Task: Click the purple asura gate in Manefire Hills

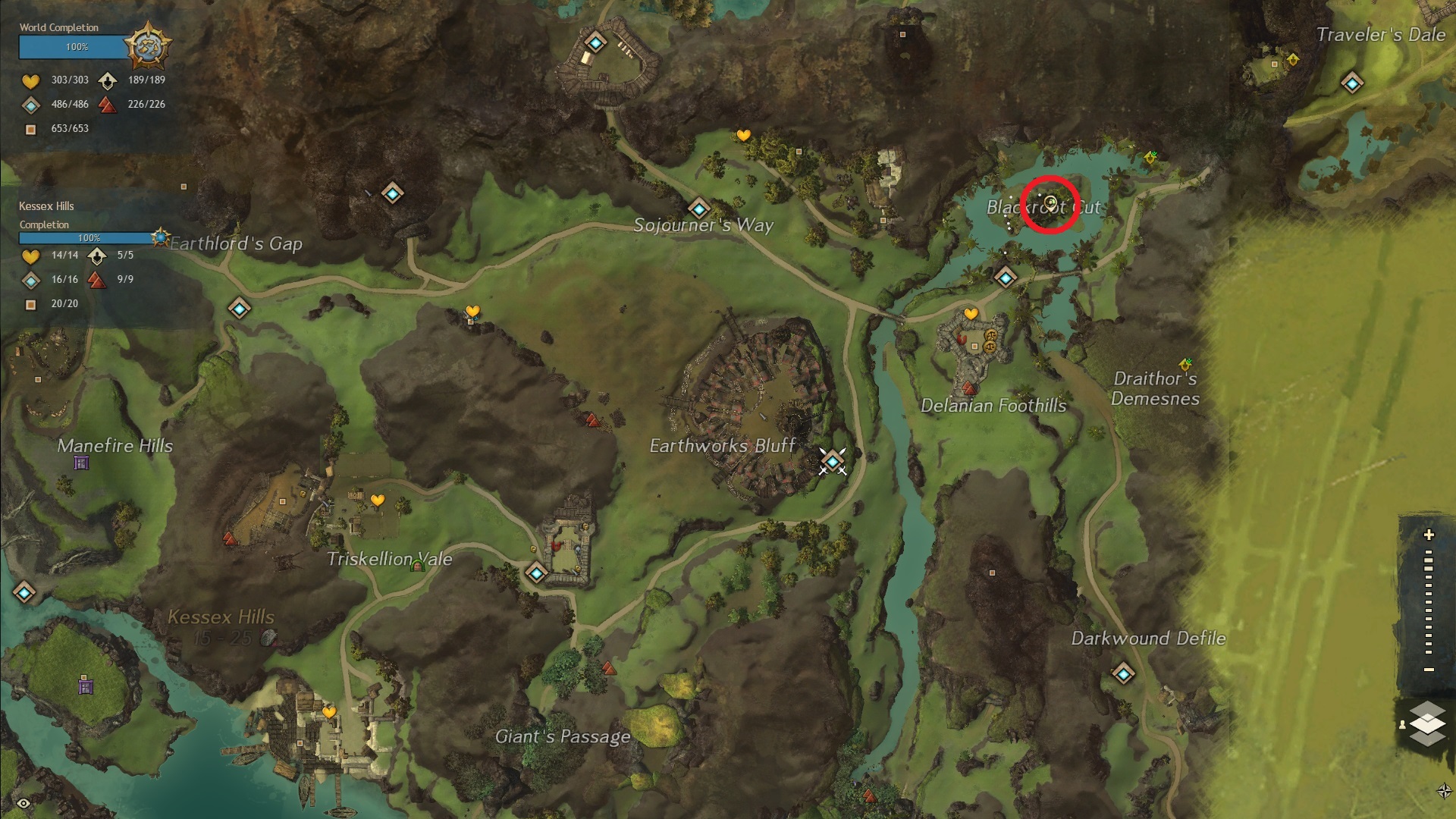Action: [x=81, y=463]
